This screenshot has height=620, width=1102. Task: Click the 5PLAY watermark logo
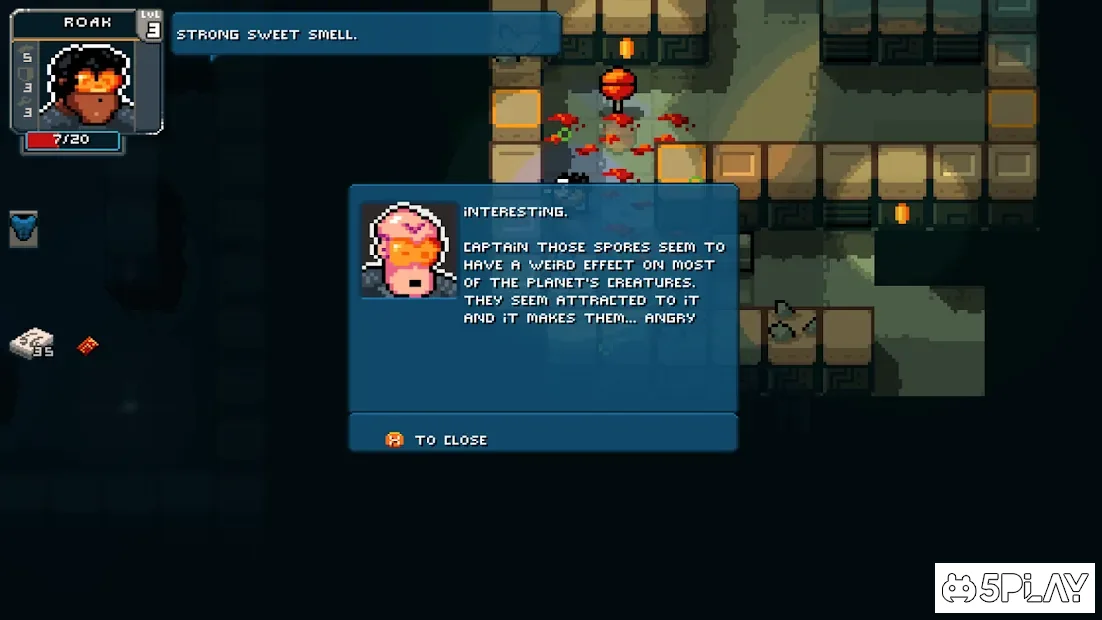[1015, 588]
